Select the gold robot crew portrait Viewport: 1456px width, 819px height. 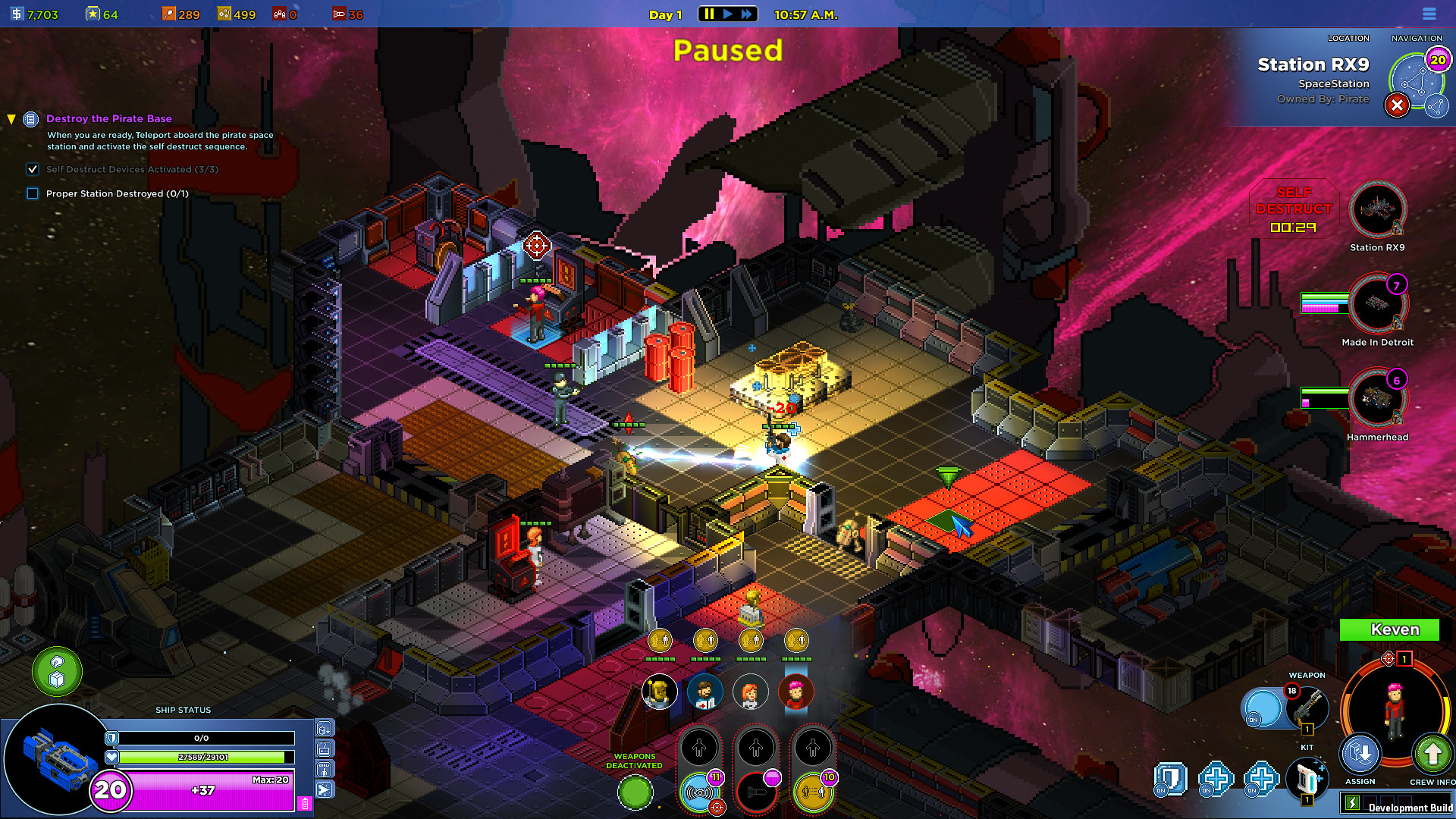(x=660, y=692)
